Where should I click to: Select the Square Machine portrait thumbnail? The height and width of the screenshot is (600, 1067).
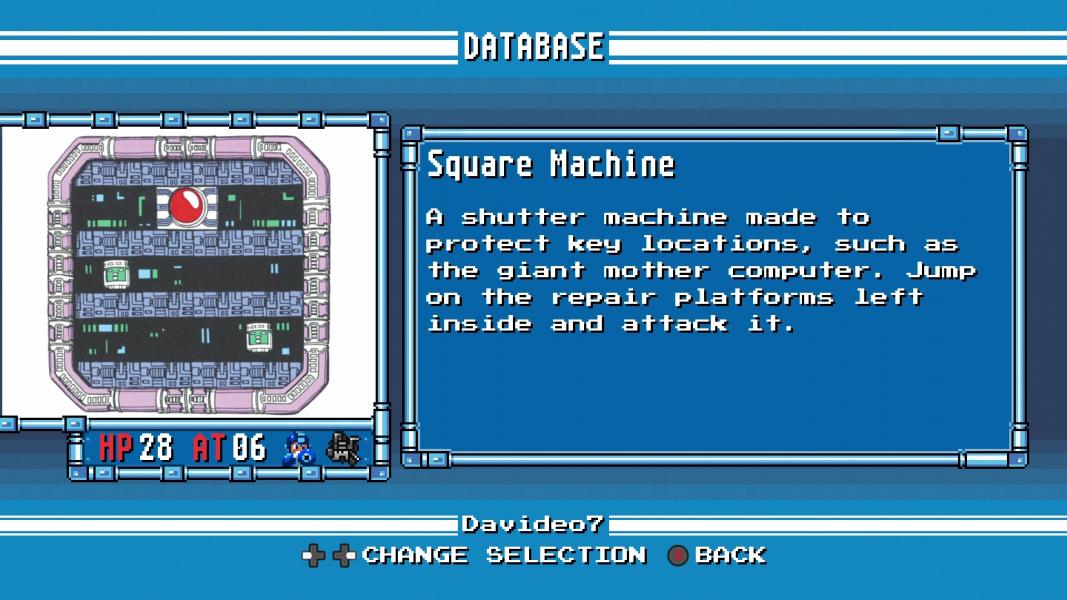(x=190, y=275)
